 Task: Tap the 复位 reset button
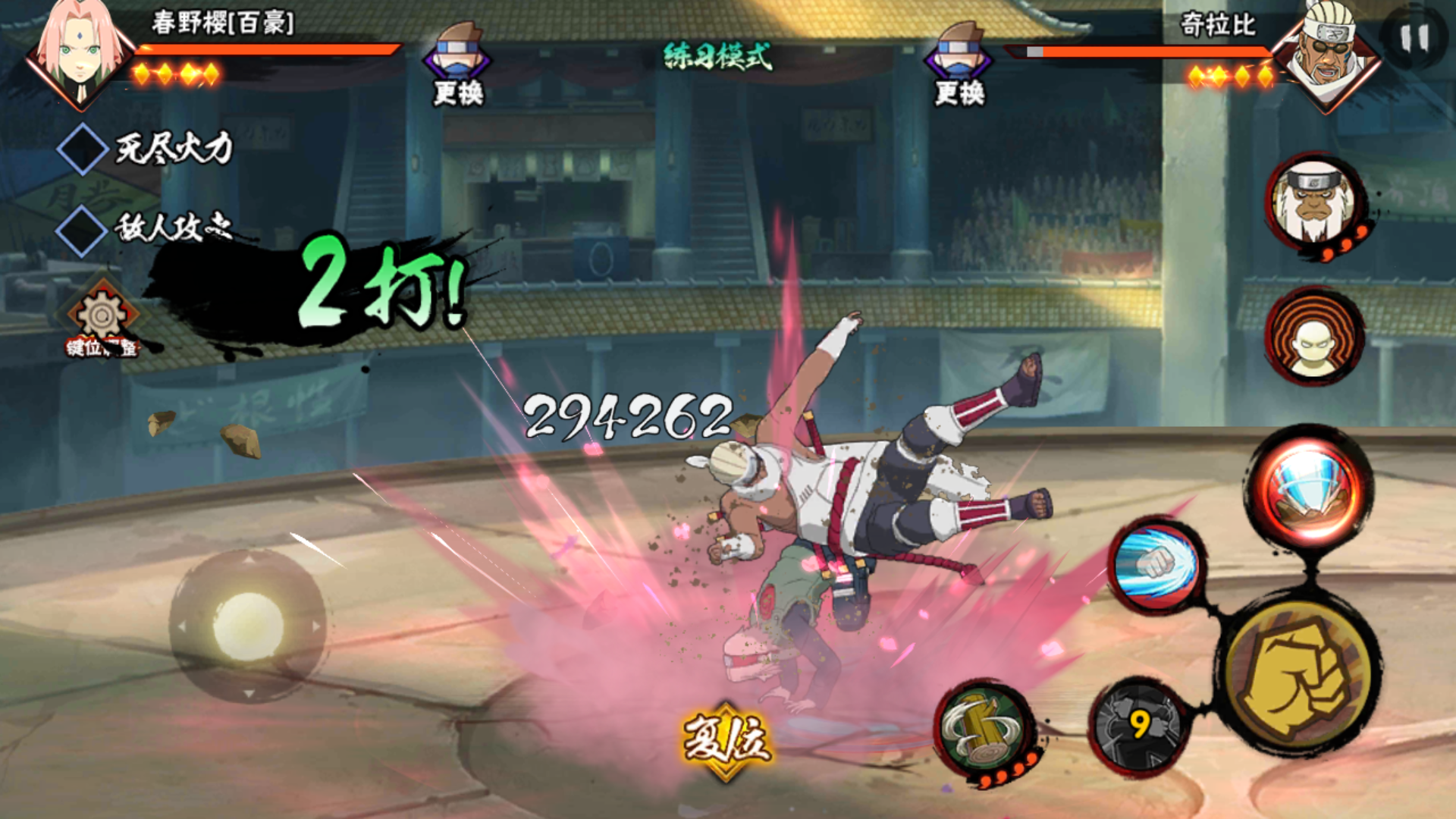(726, 739)
